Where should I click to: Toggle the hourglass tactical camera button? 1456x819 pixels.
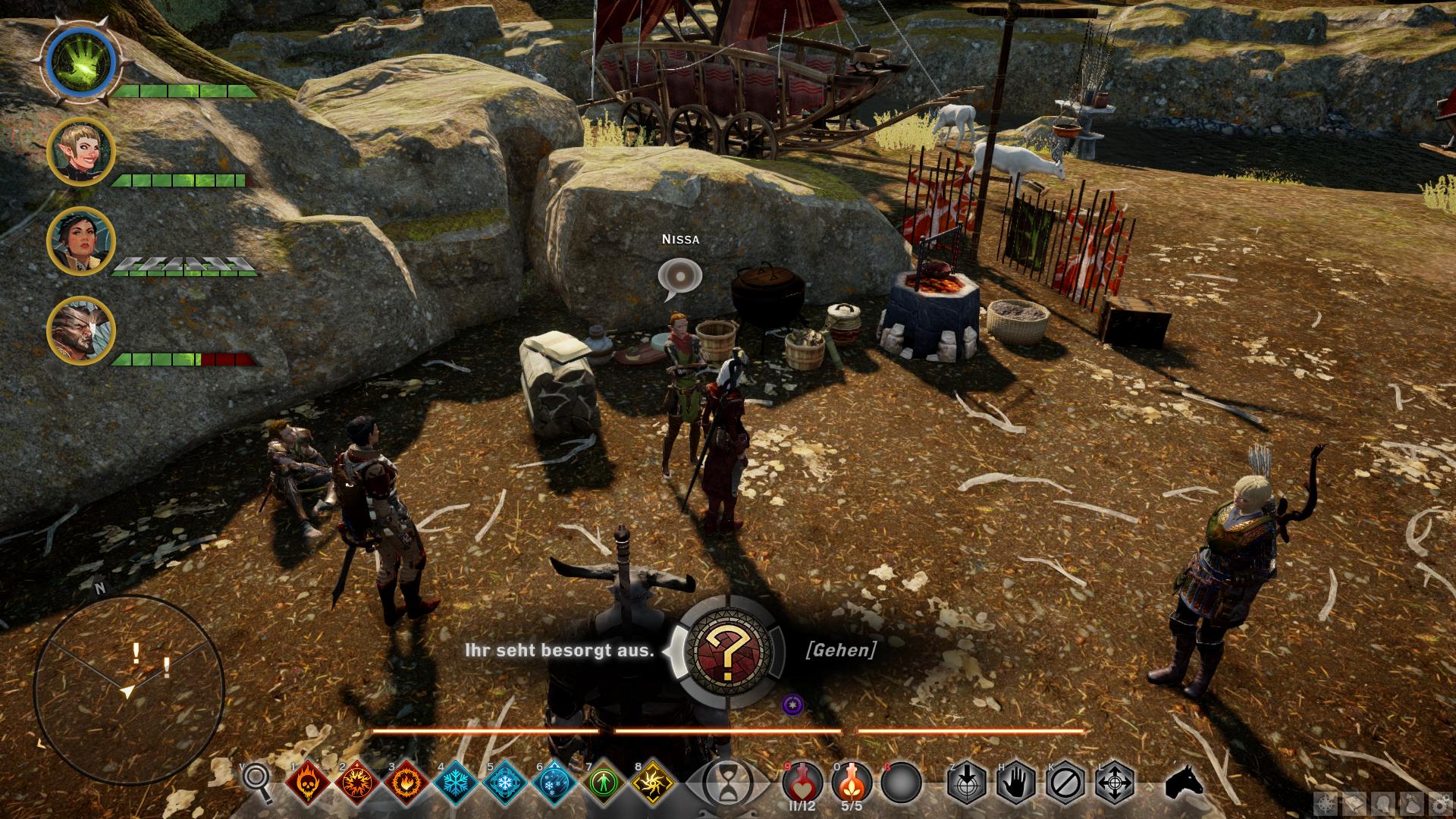coord(726,782)
